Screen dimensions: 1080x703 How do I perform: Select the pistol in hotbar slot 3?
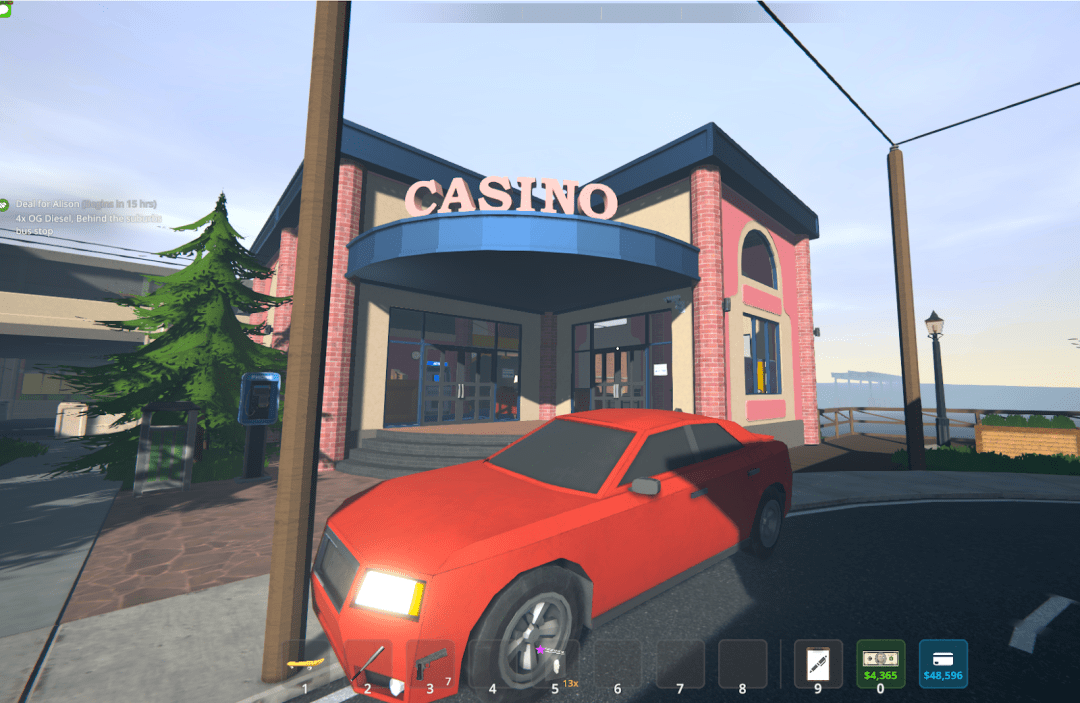pyautogui.click(x=431, y=664)
